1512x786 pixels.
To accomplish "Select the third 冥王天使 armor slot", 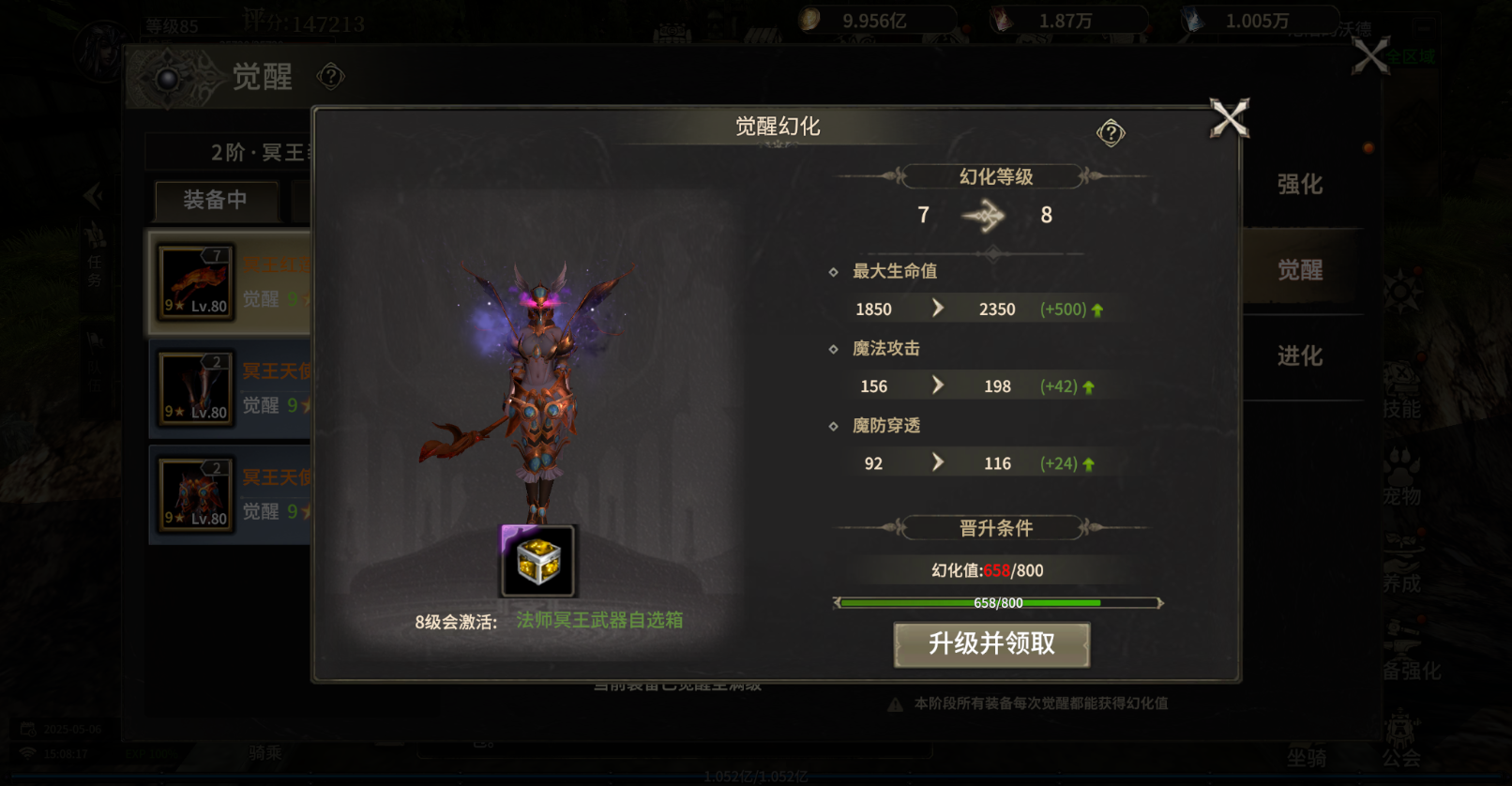I will [x=193, y=493].
